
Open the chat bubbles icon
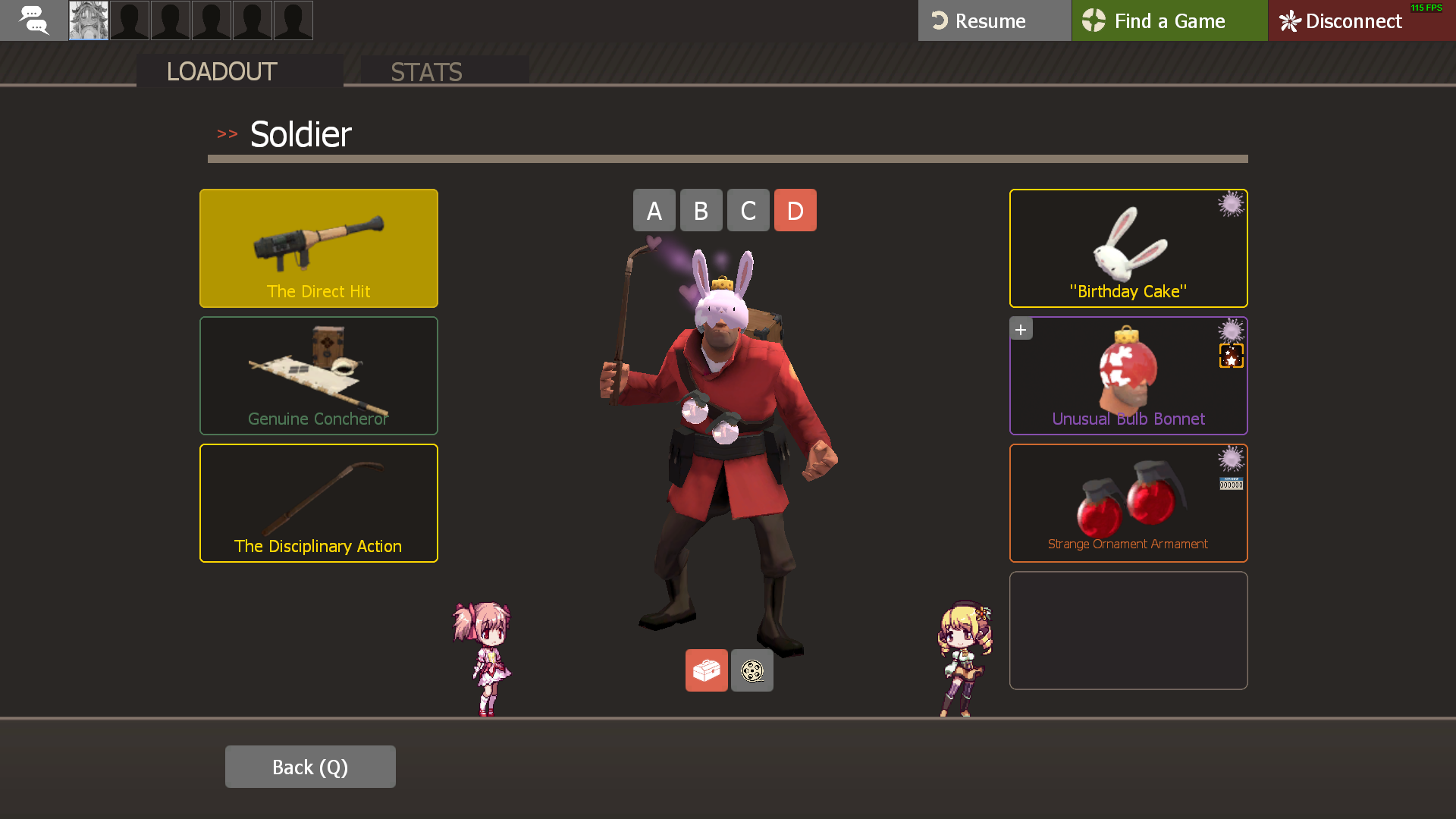pos(33,20)
